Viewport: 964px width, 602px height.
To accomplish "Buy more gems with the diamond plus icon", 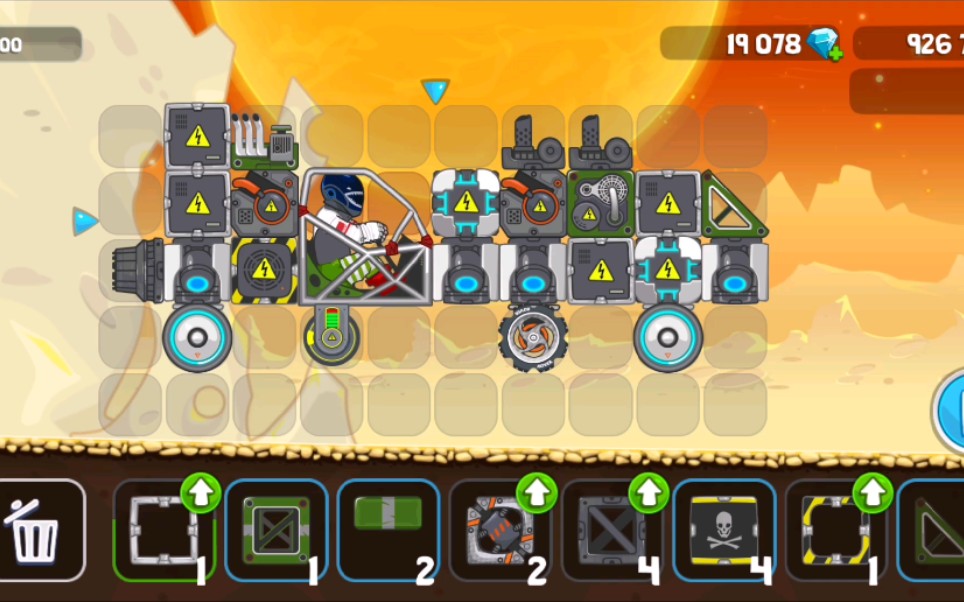I will (x=825, y=44).
